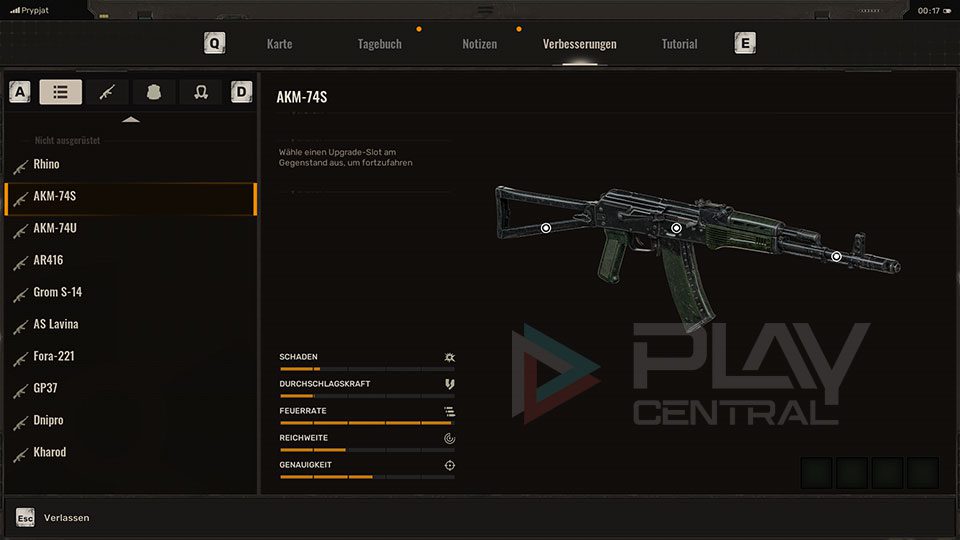Choose AKM-74U from the list

[54, 228]
